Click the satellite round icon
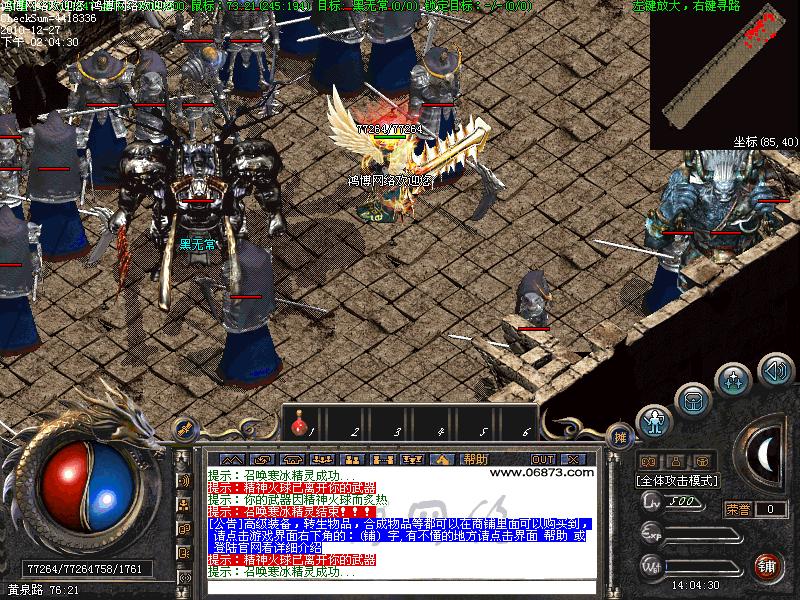The image size is (800, 600). 184,429
